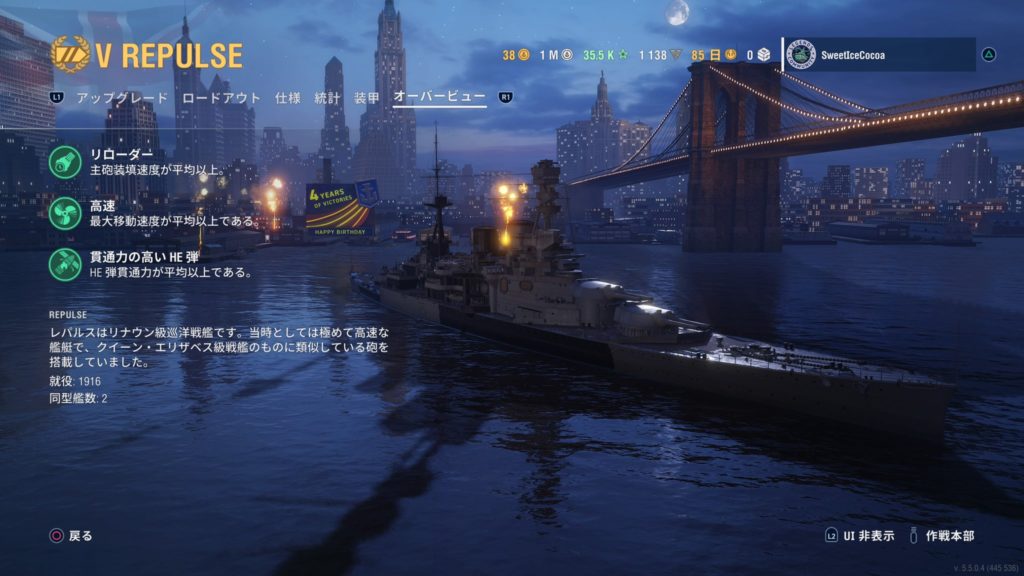Screen dimensions: 1024x576
Task: Click the リローダー trait icon
Action: click(x=64, y=162)
